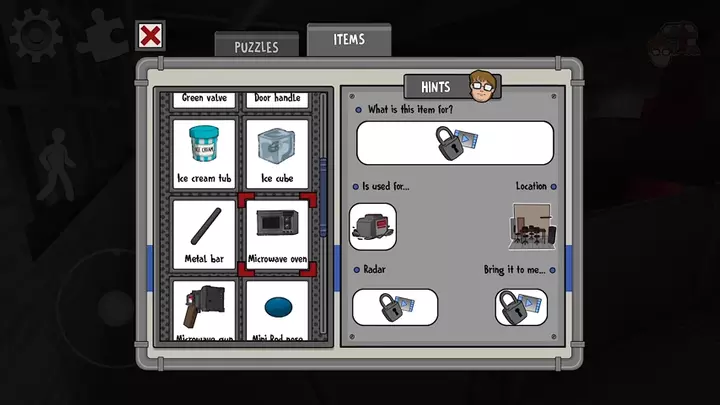View the 'Is used for' hint image

(373, 225)
